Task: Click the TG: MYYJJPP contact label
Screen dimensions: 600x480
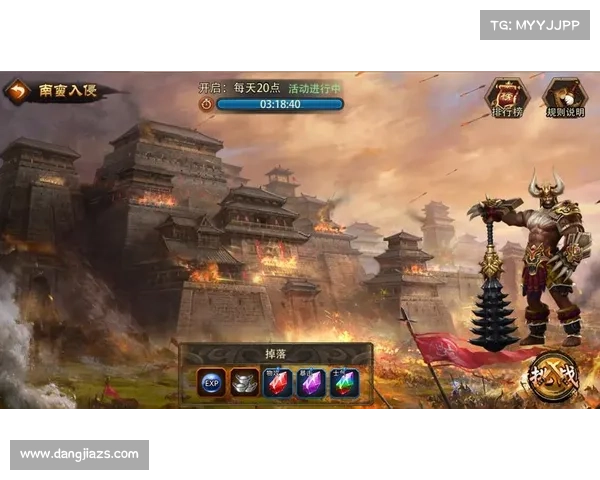Action: (x=535, y=24)
